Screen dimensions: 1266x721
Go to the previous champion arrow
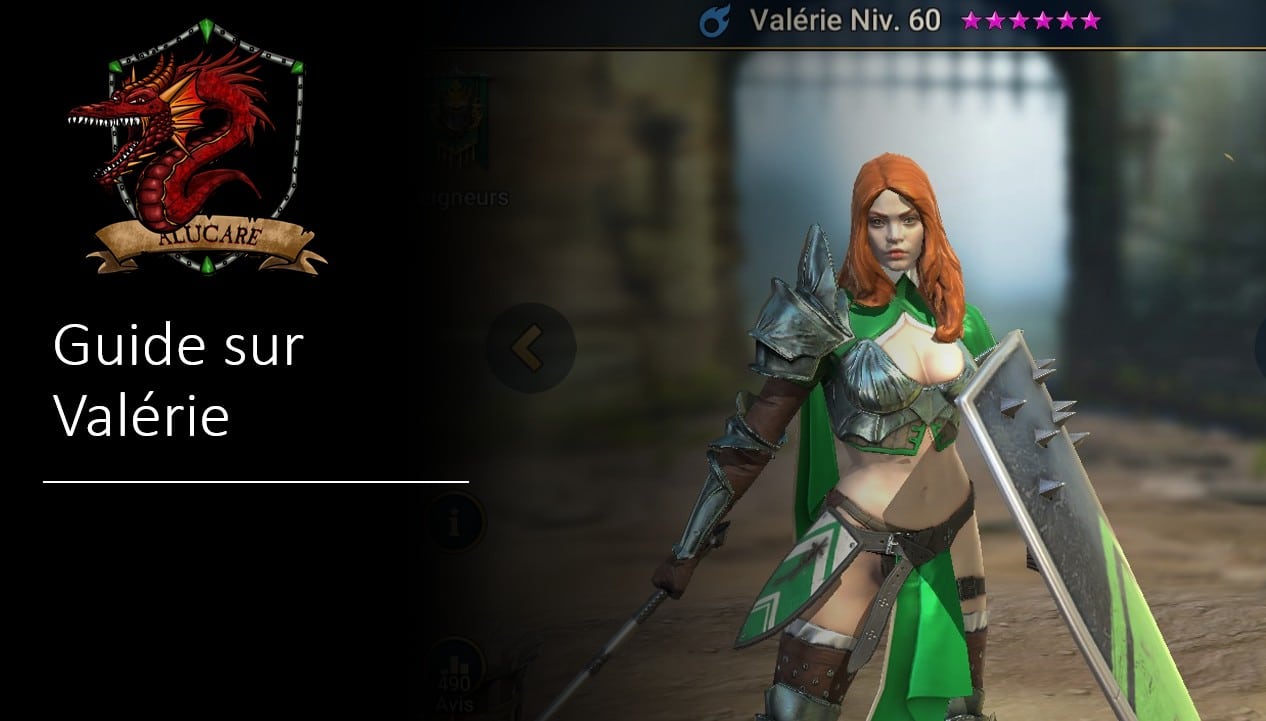pyautogui.click(x=530, y=348)
